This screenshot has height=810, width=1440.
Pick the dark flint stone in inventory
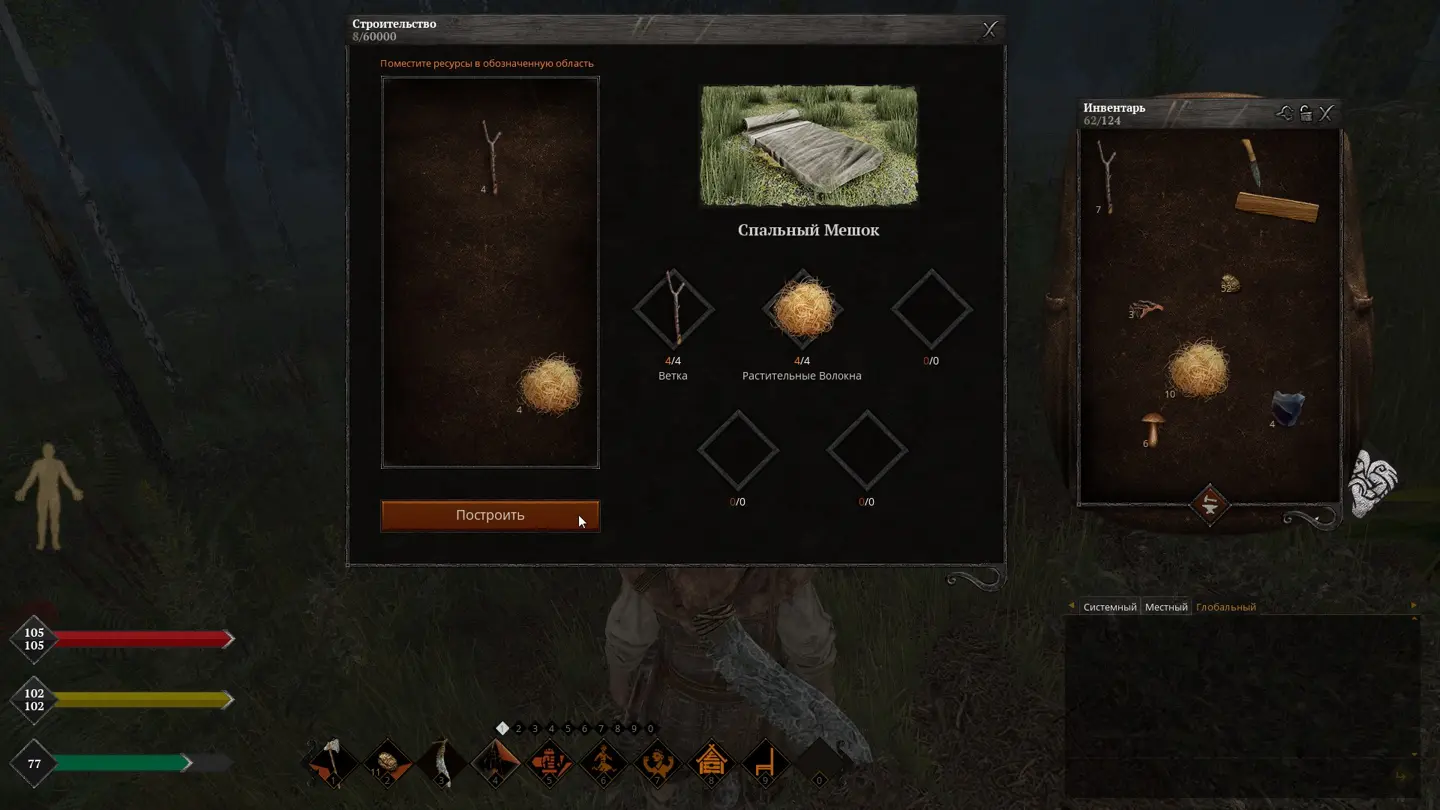point(1287,408)
